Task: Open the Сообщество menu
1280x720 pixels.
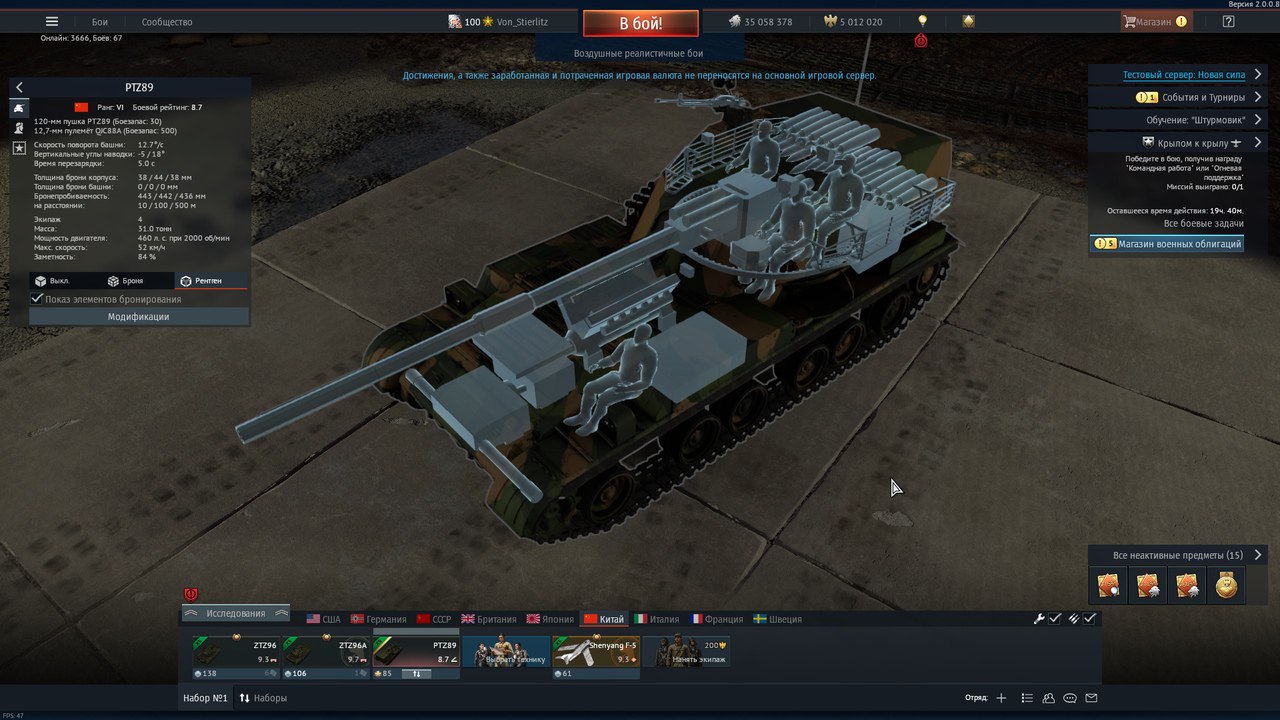Action: 167,22
